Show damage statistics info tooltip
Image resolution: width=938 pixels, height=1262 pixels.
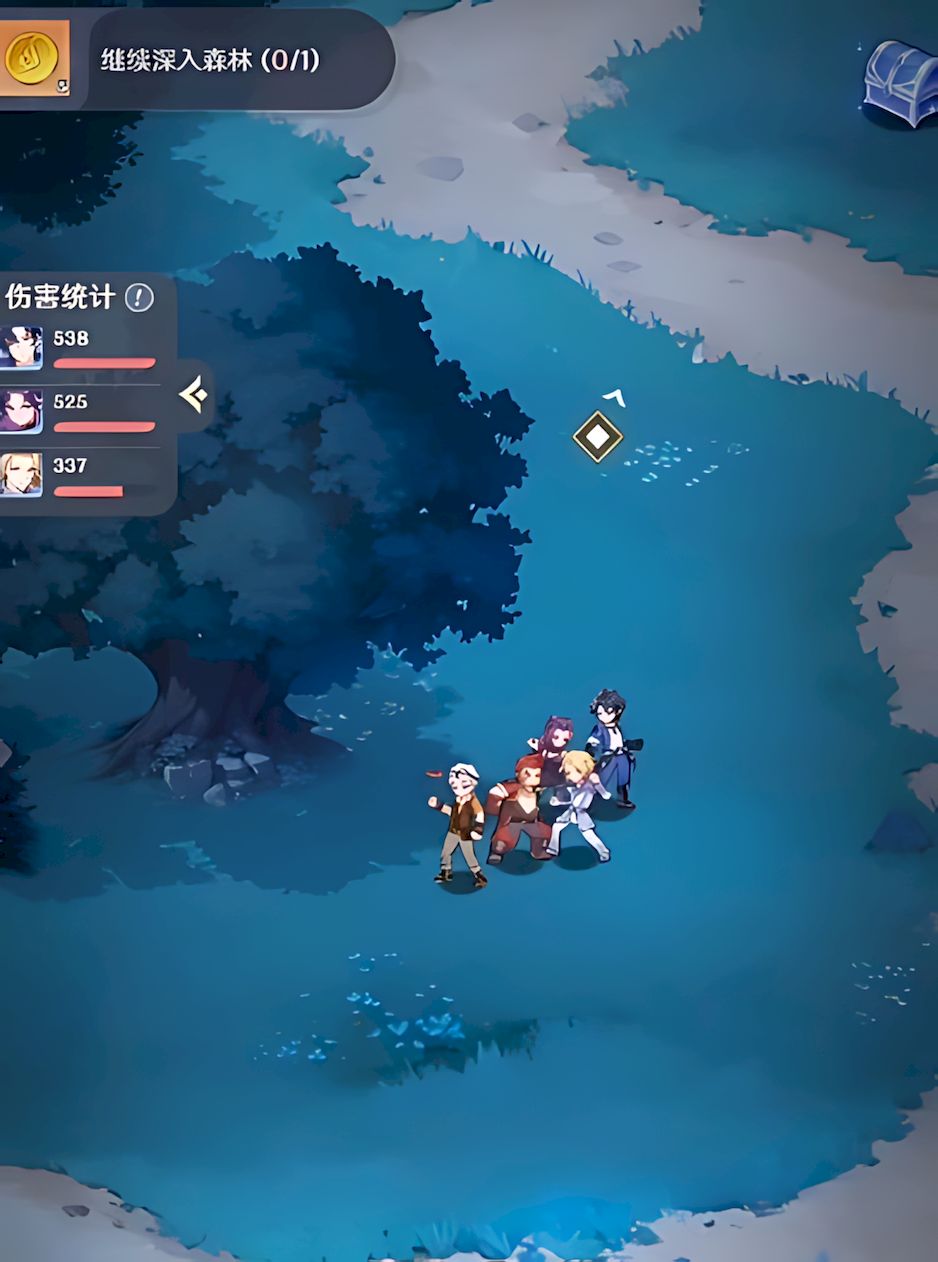tap(139, 297)
